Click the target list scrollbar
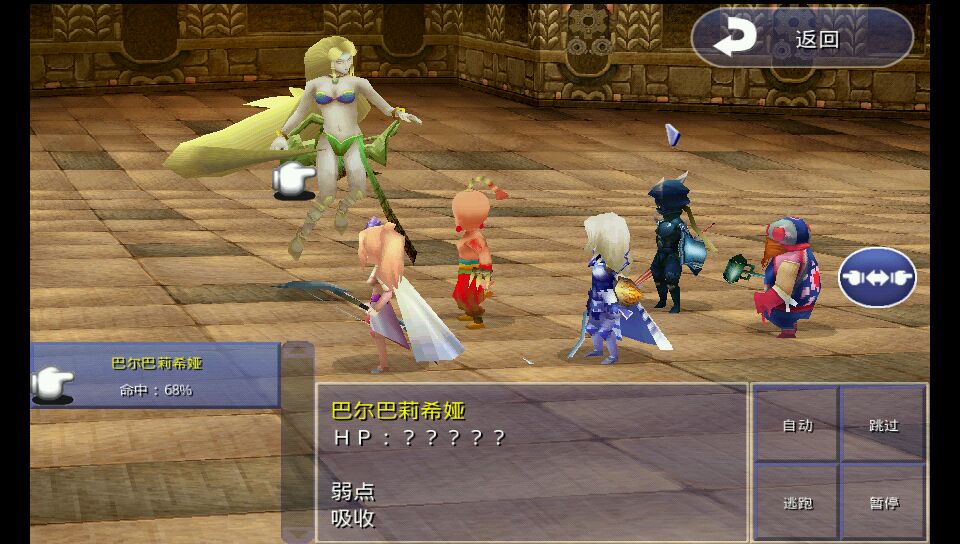960x544 pixels. click(x=297, y=440)
